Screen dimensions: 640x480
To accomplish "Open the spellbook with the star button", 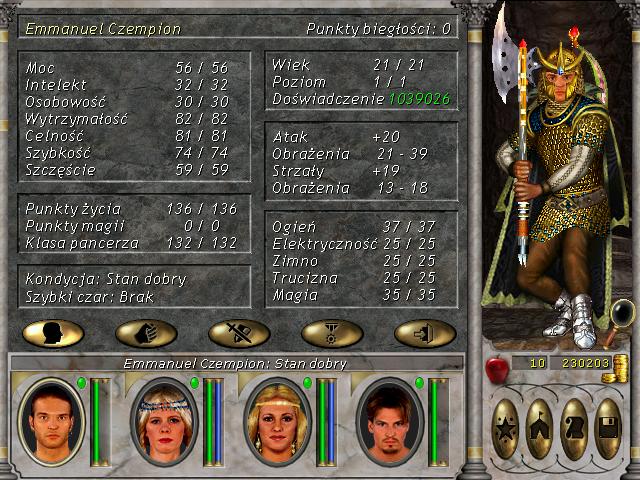I will click(507, 428).
